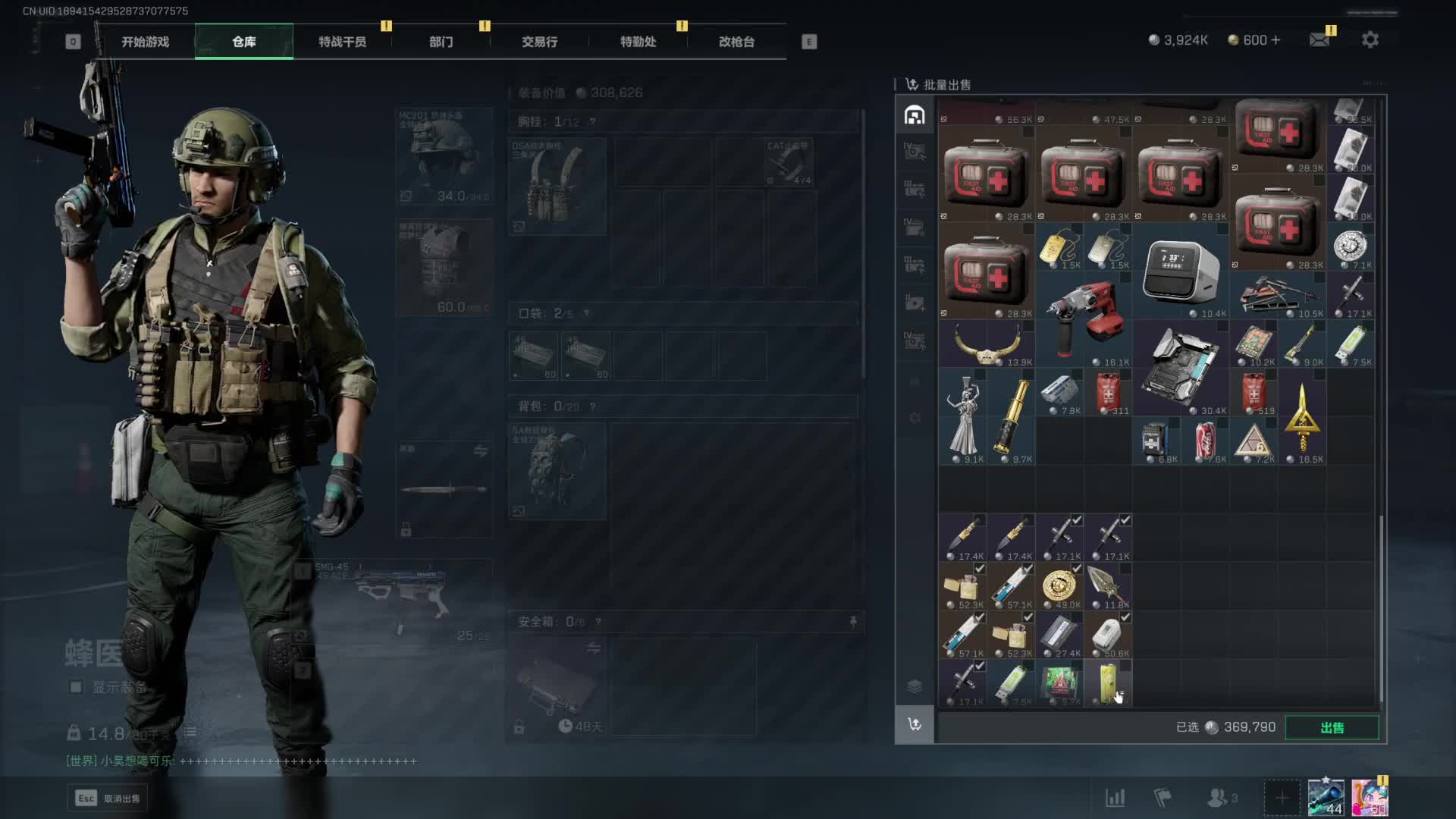Select the SMG-45 weapon slot
The width and height of the screenshot is (1456, 819).
click(394, 601)
